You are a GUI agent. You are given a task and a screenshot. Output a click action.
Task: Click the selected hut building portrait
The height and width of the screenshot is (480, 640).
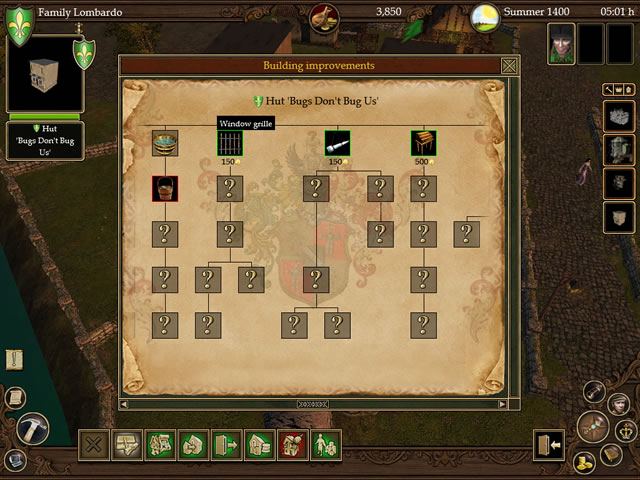pos(45,76)
